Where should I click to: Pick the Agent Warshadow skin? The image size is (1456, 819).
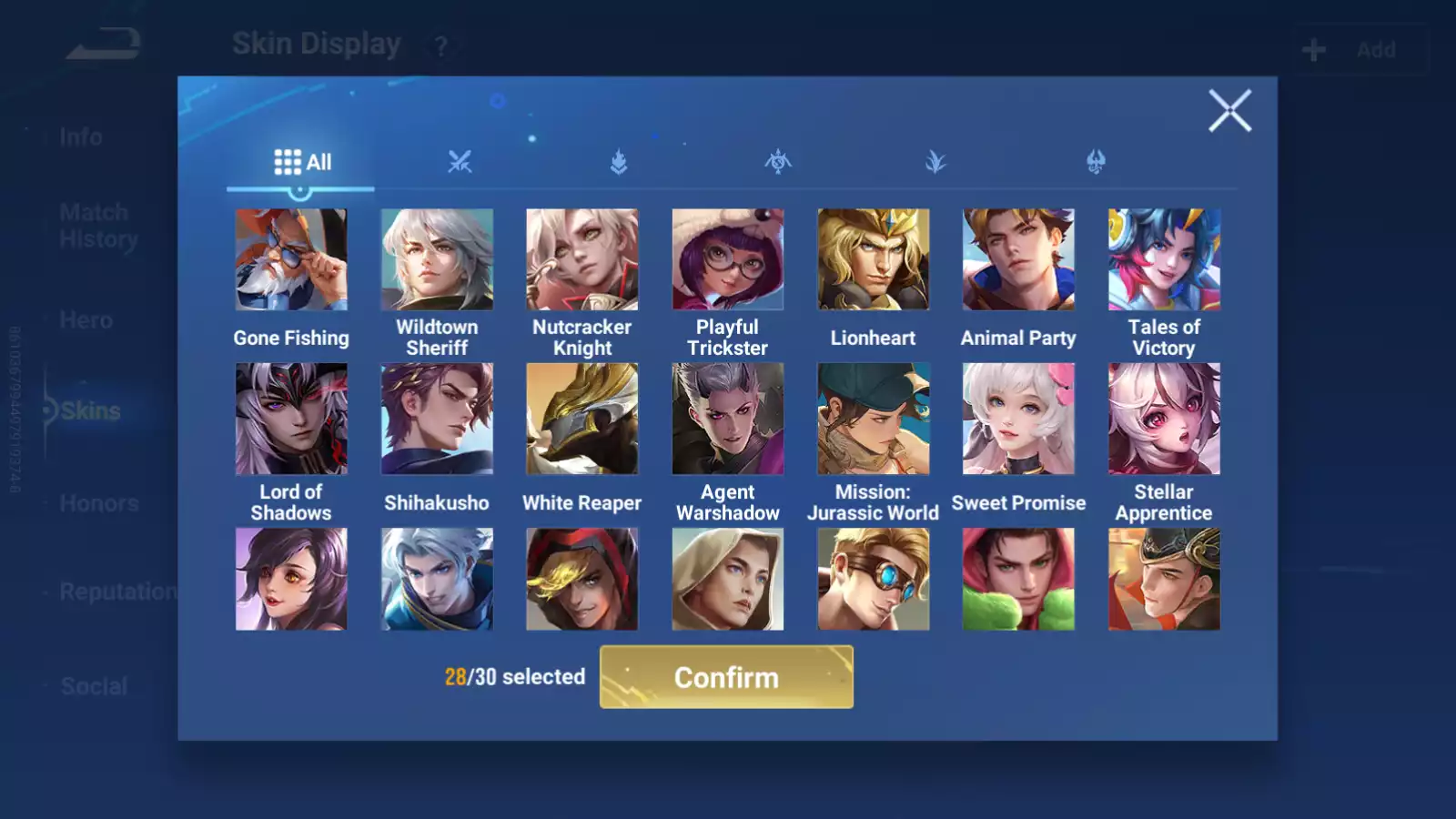tap(727, 420)
